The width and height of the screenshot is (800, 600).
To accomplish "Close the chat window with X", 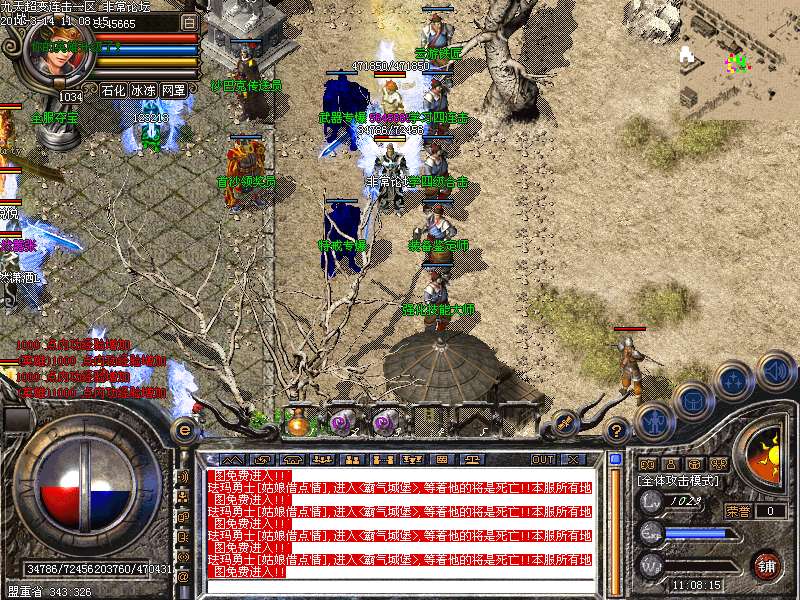I will coord(572,460).
